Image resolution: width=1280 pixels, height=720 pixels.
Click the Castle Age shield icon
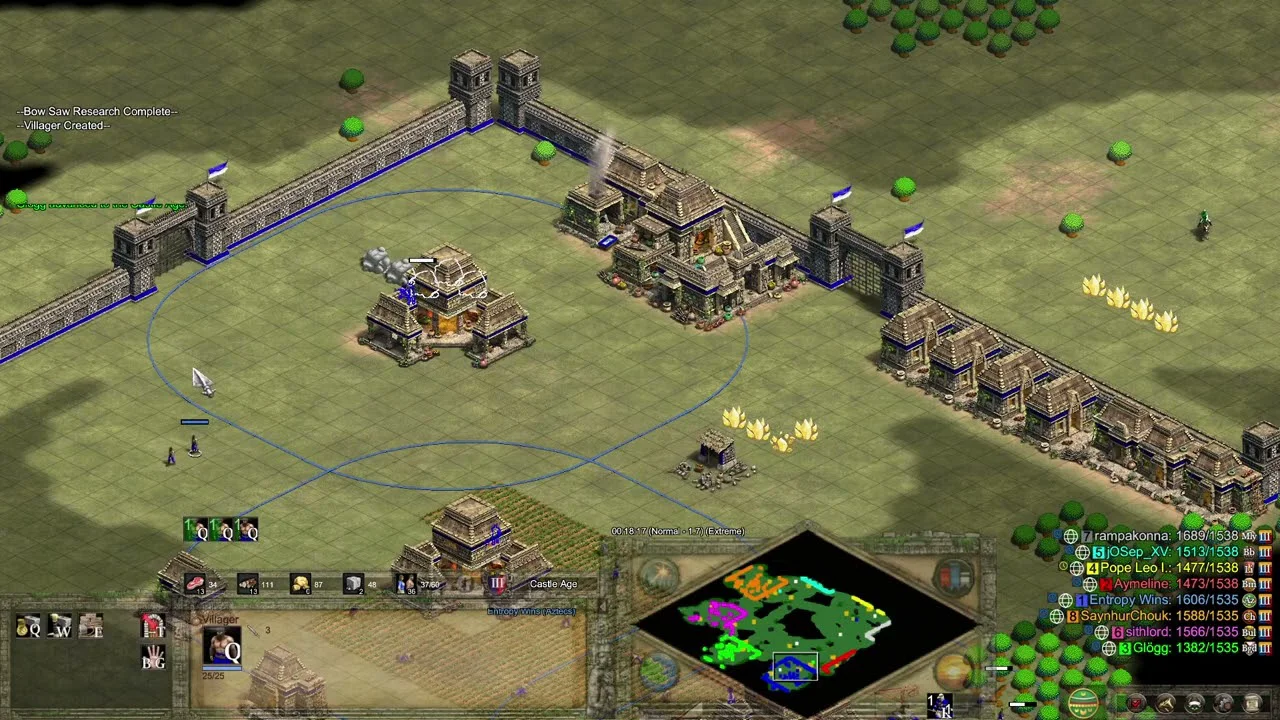[497, 583]
